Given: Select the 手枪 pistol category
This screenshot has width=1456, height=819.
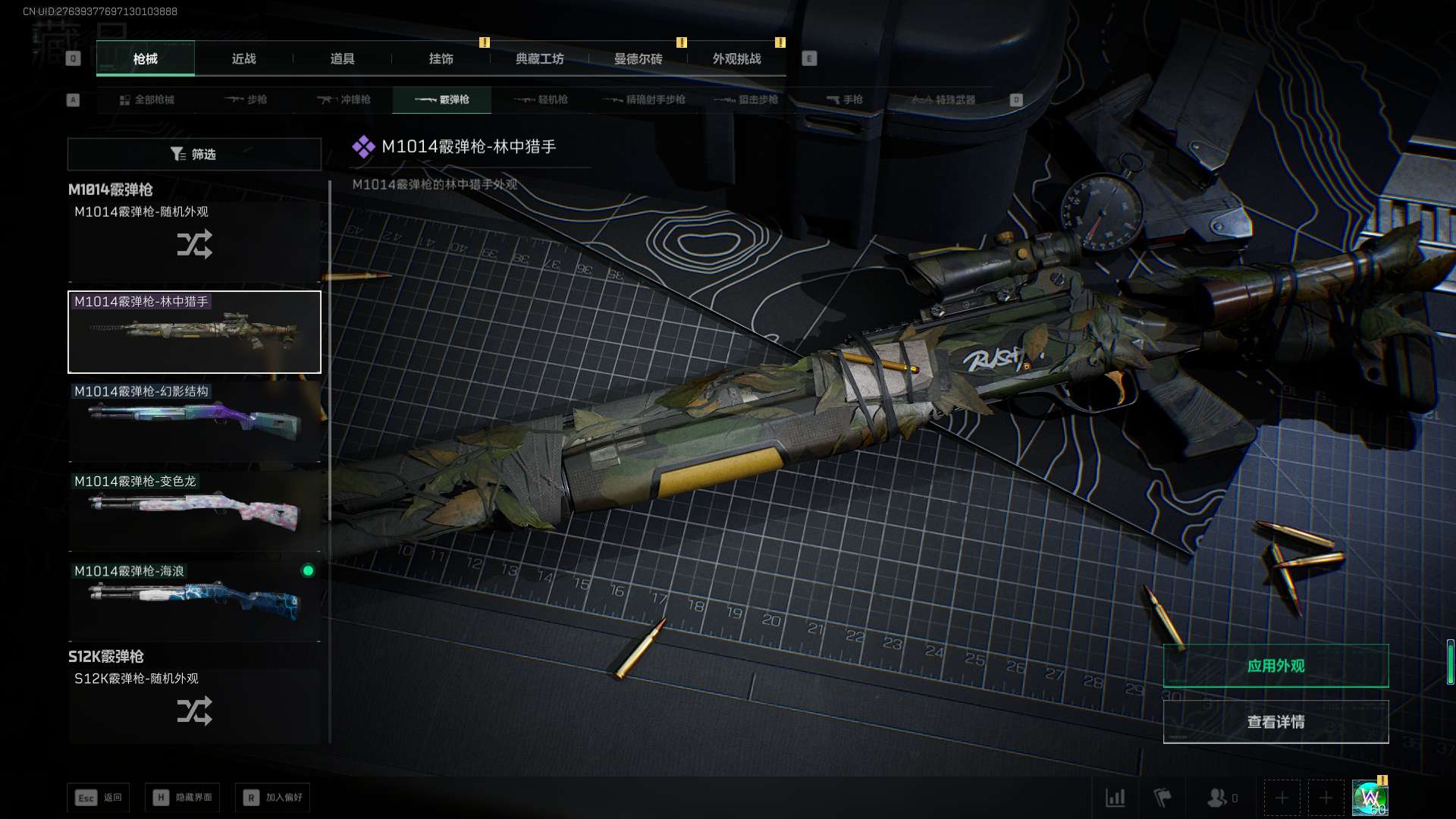Looking at the screenshot, I should pos(845,99).
